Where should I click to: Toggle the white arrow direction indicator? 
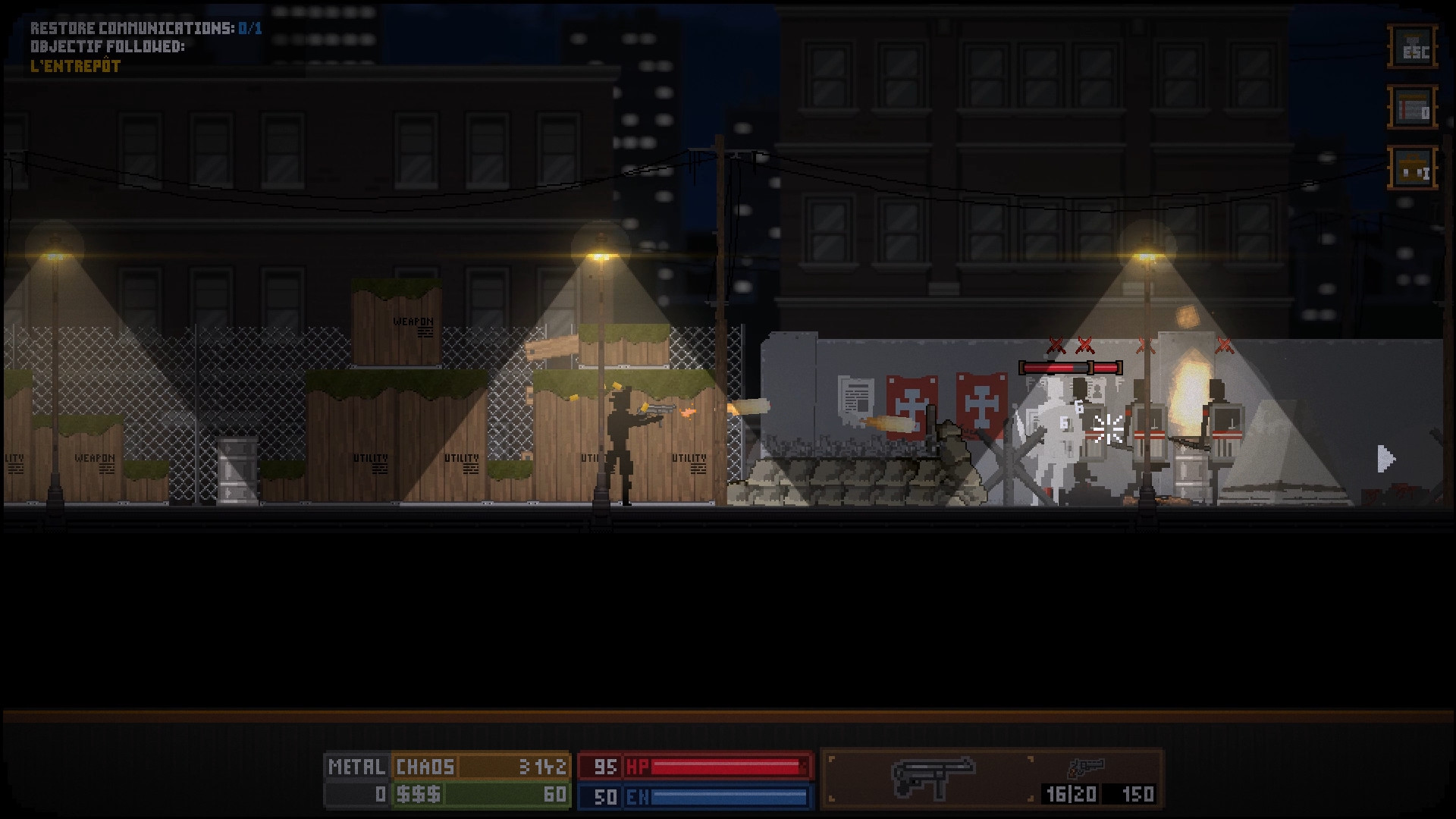coord(1385,458)
